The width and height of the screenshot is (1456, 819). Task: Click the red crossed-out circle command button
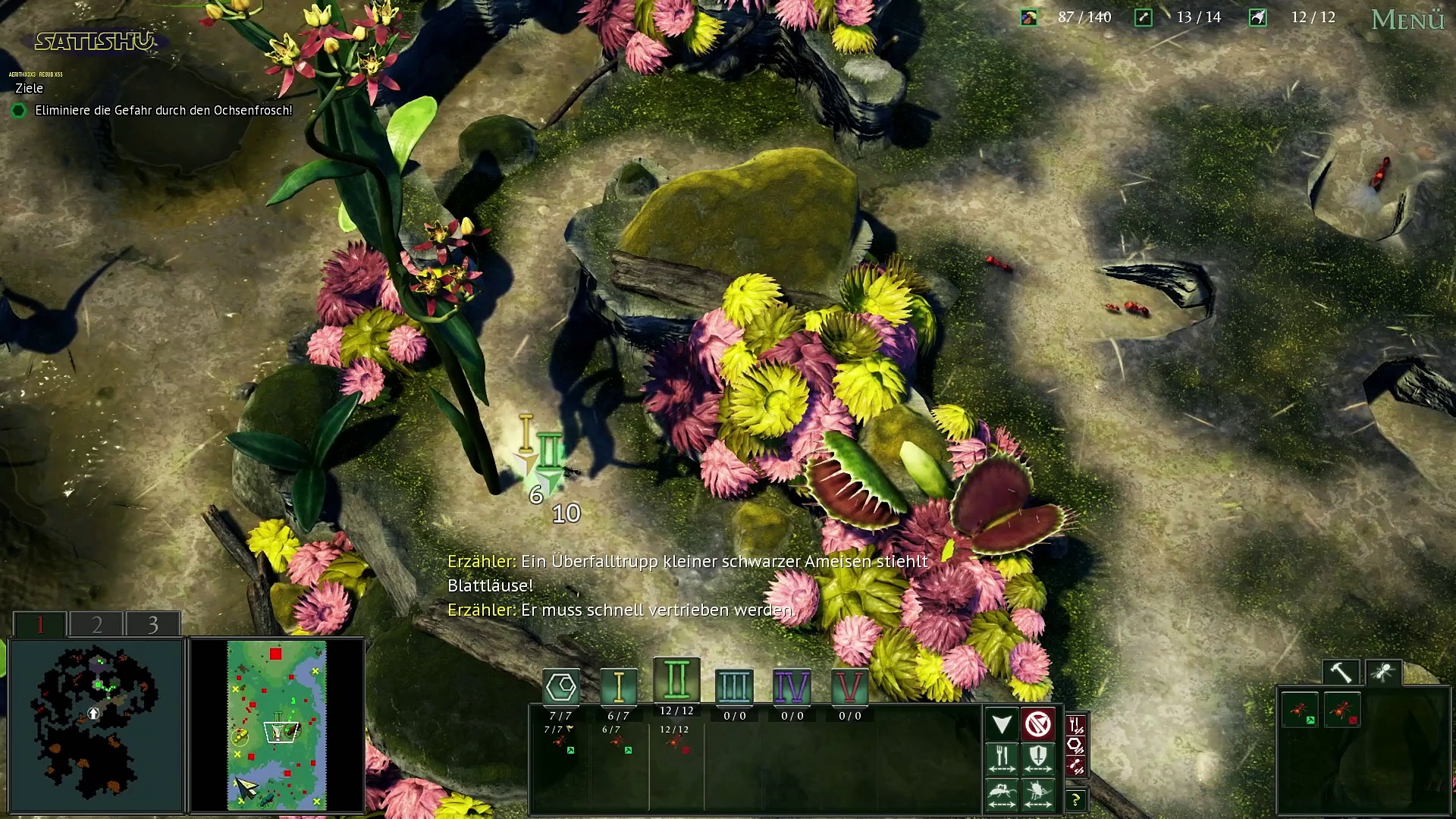point(1038,724)
